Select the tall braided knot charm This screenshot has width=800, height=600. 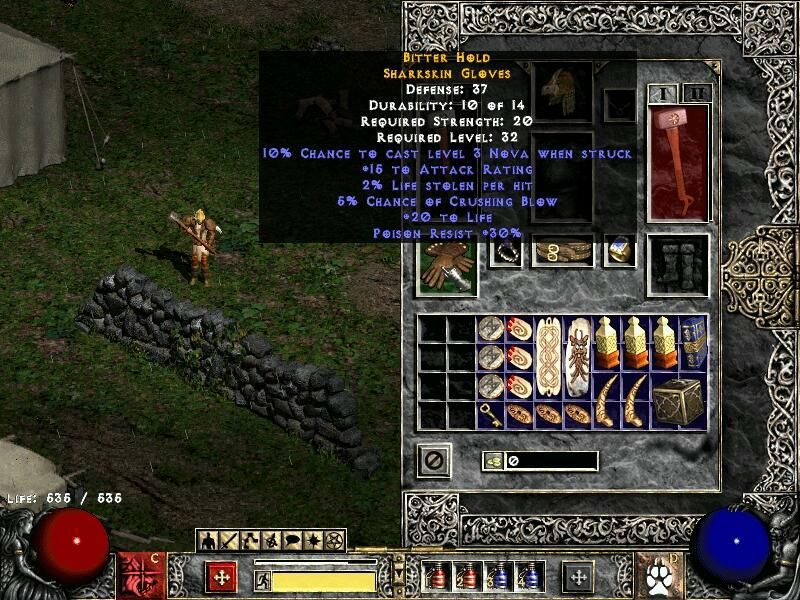[548, 357]
